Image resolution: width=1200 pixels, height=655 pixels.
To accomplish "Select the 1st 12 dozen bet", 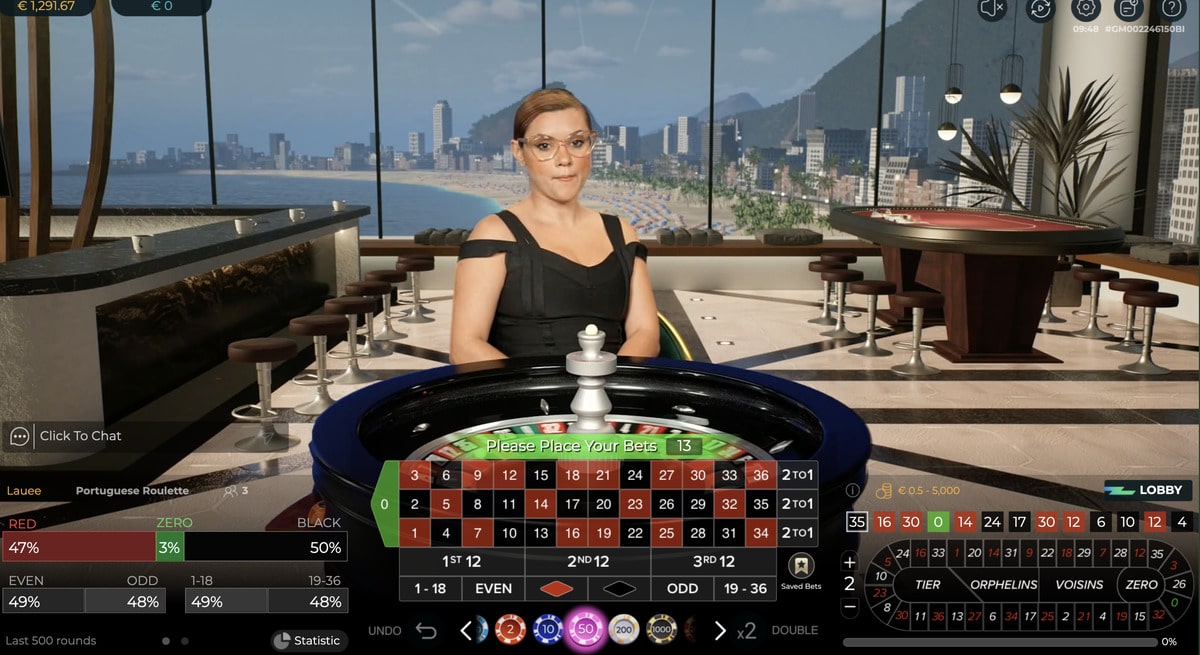I will point(461,561).
